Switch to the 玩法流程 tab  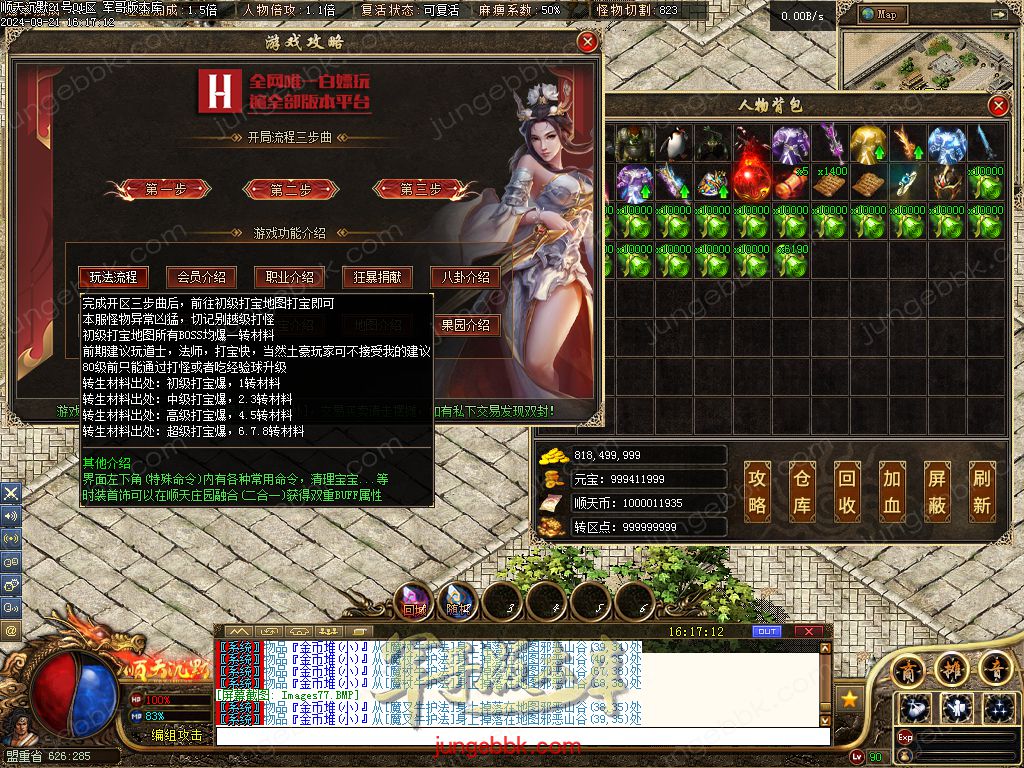pyautogui.click(x=113, y=277)
